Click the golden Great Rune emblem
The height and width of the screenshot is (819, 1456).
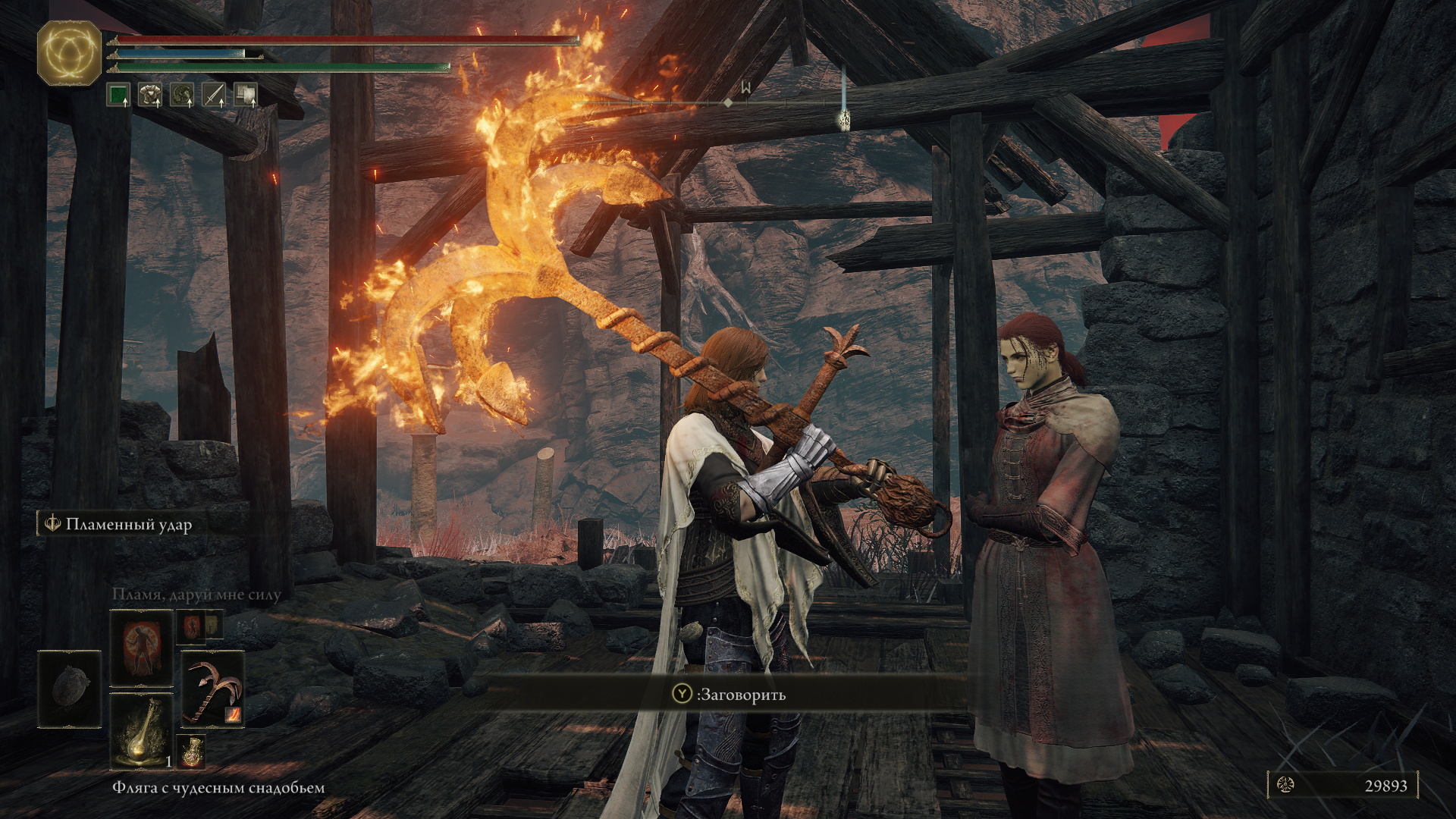[x=69, y=53]
